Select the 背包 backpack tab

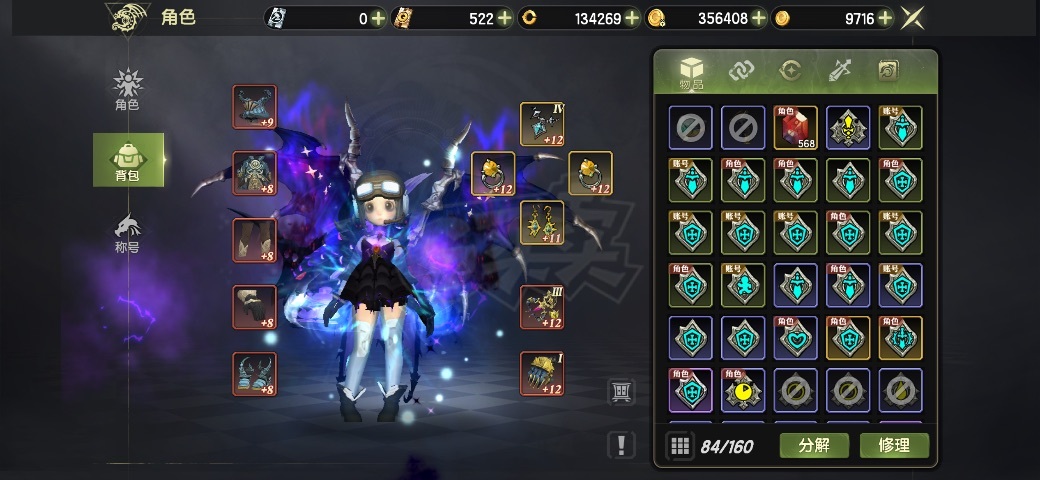pyautogui.click(x=127, y=160)
